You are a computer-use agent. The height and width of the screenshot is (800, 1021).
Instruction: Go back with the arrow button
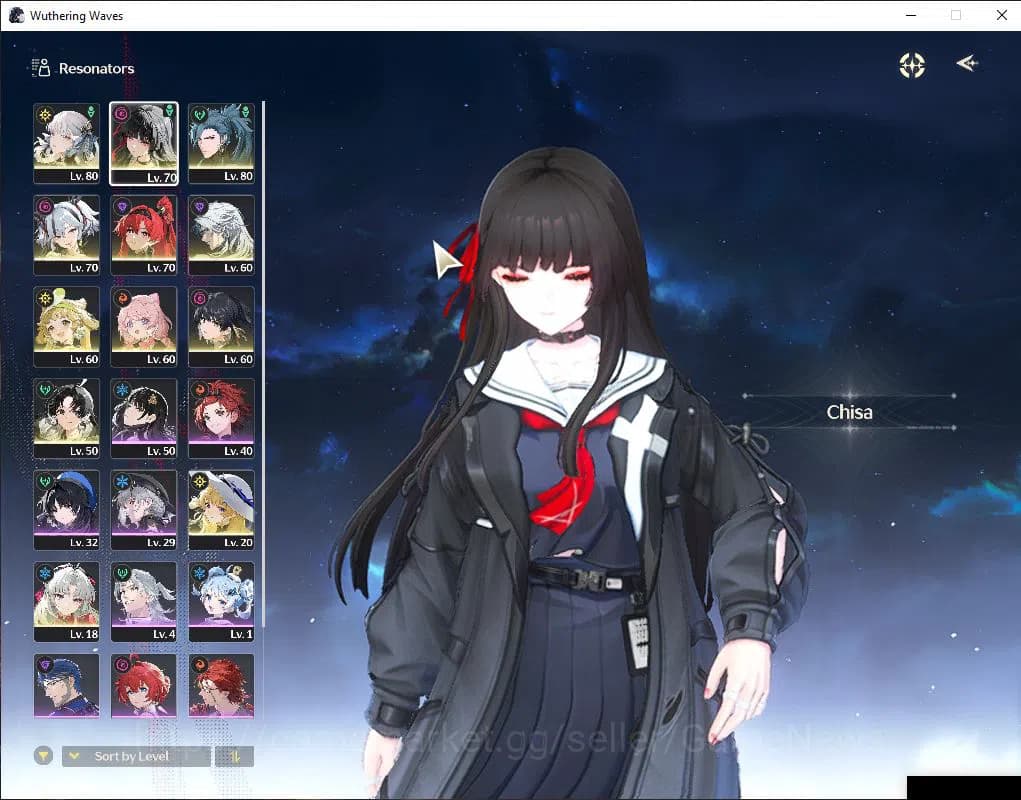tap(966, 64)
